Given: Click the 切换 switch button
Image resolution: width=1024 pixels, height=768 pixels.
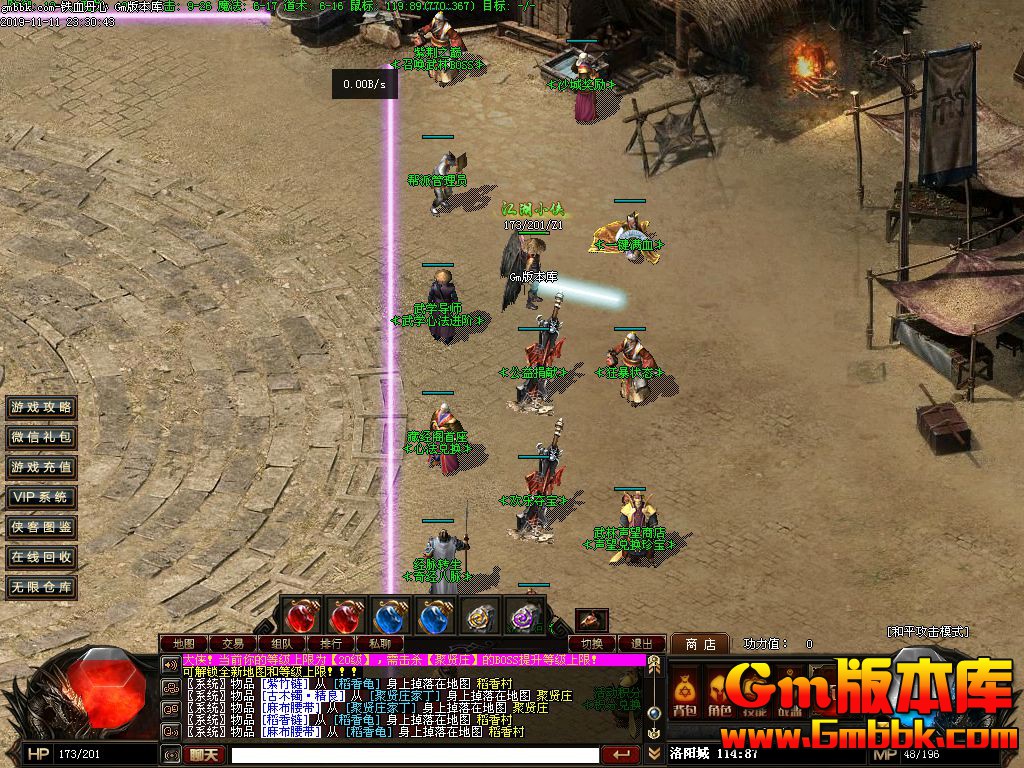Looking at the screenshot, I should coord(592,643).
